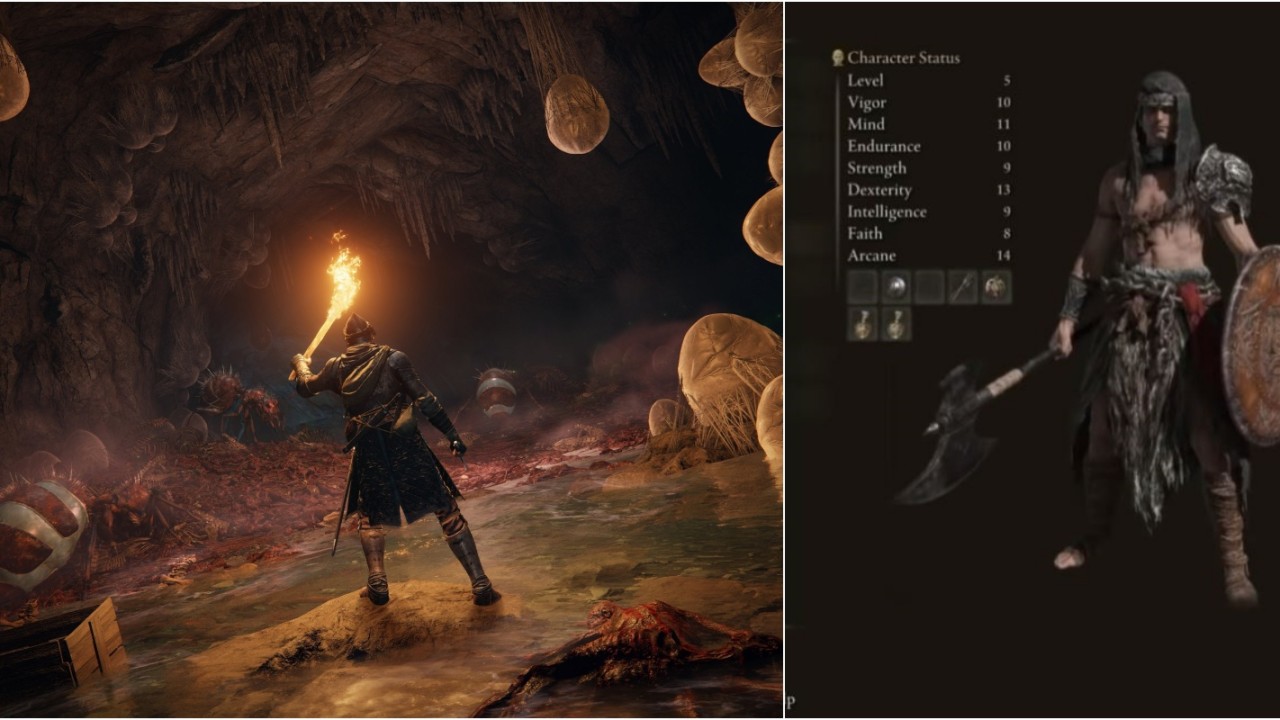Choose the item slot right of the axe
Viewport: 1280px width, 720px height.
tap(997, 288)
